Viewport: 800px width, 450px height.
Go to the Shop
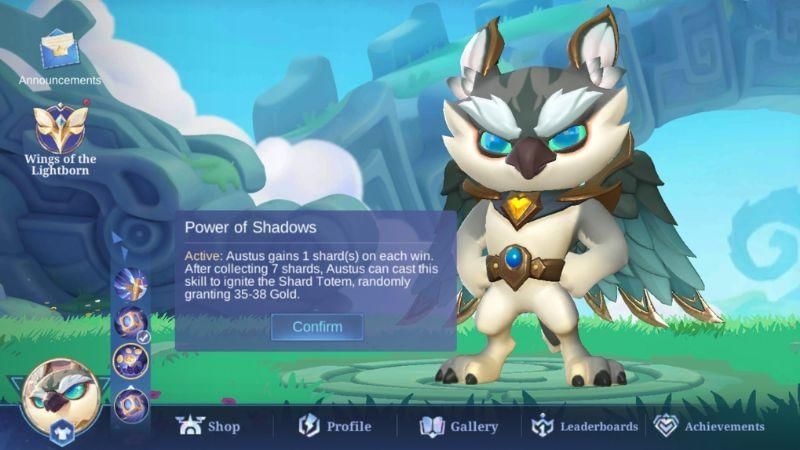[208, 426]
